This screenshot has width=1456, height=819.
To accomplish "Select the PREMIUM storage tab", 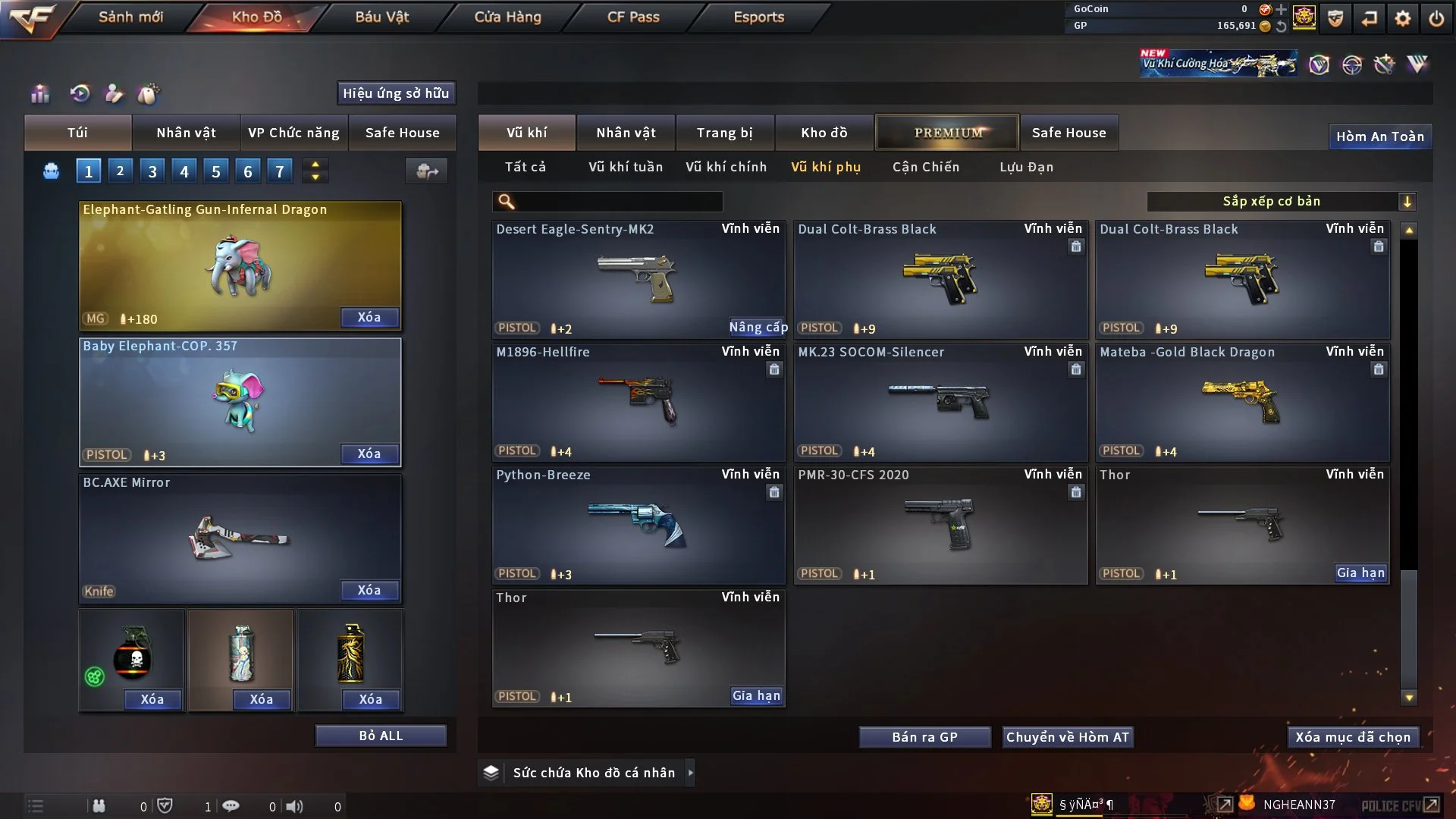I will (x=947, y=133).
